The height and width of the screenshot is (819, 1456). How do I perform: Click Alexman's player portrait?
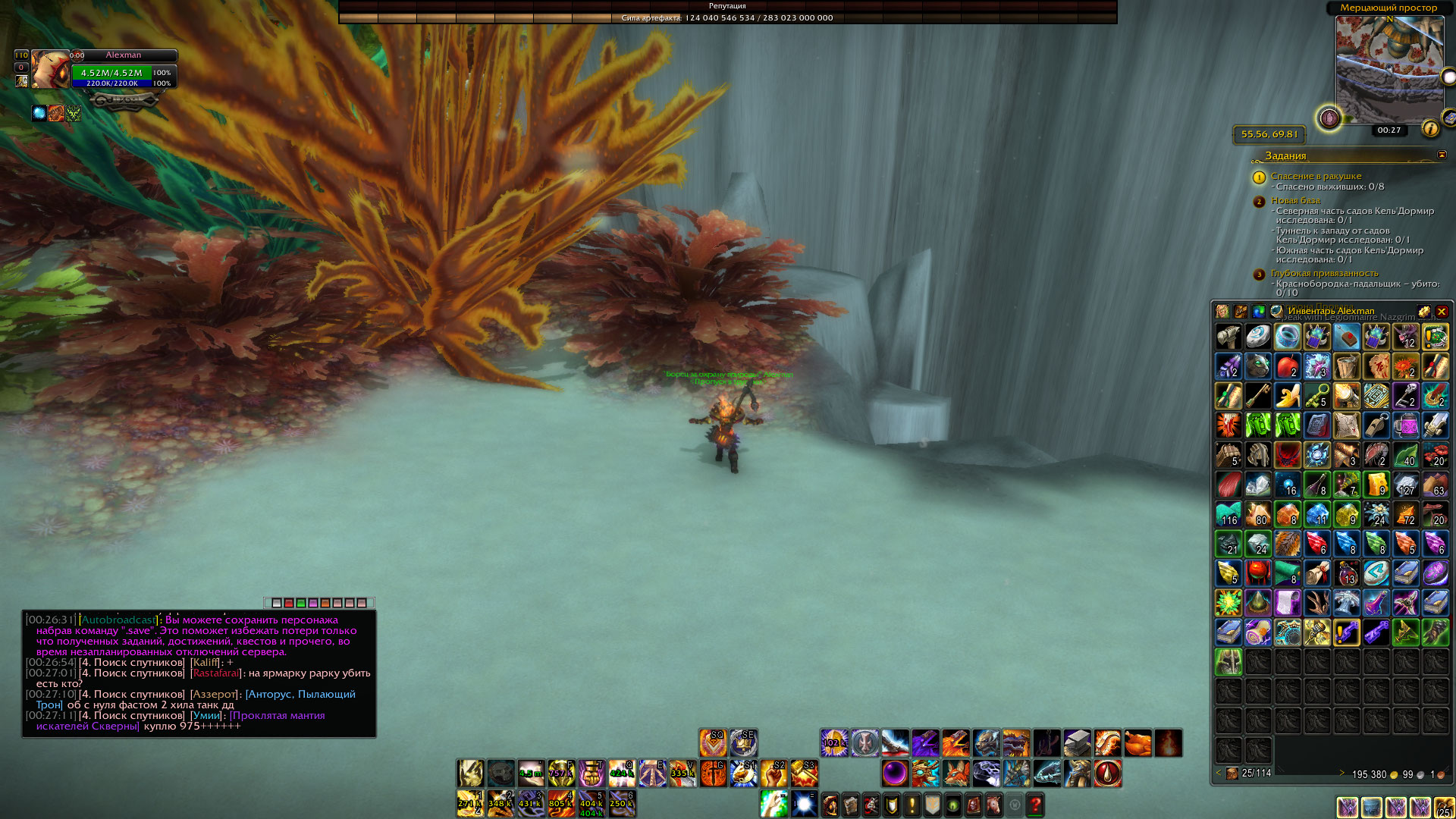pos(50,70)
